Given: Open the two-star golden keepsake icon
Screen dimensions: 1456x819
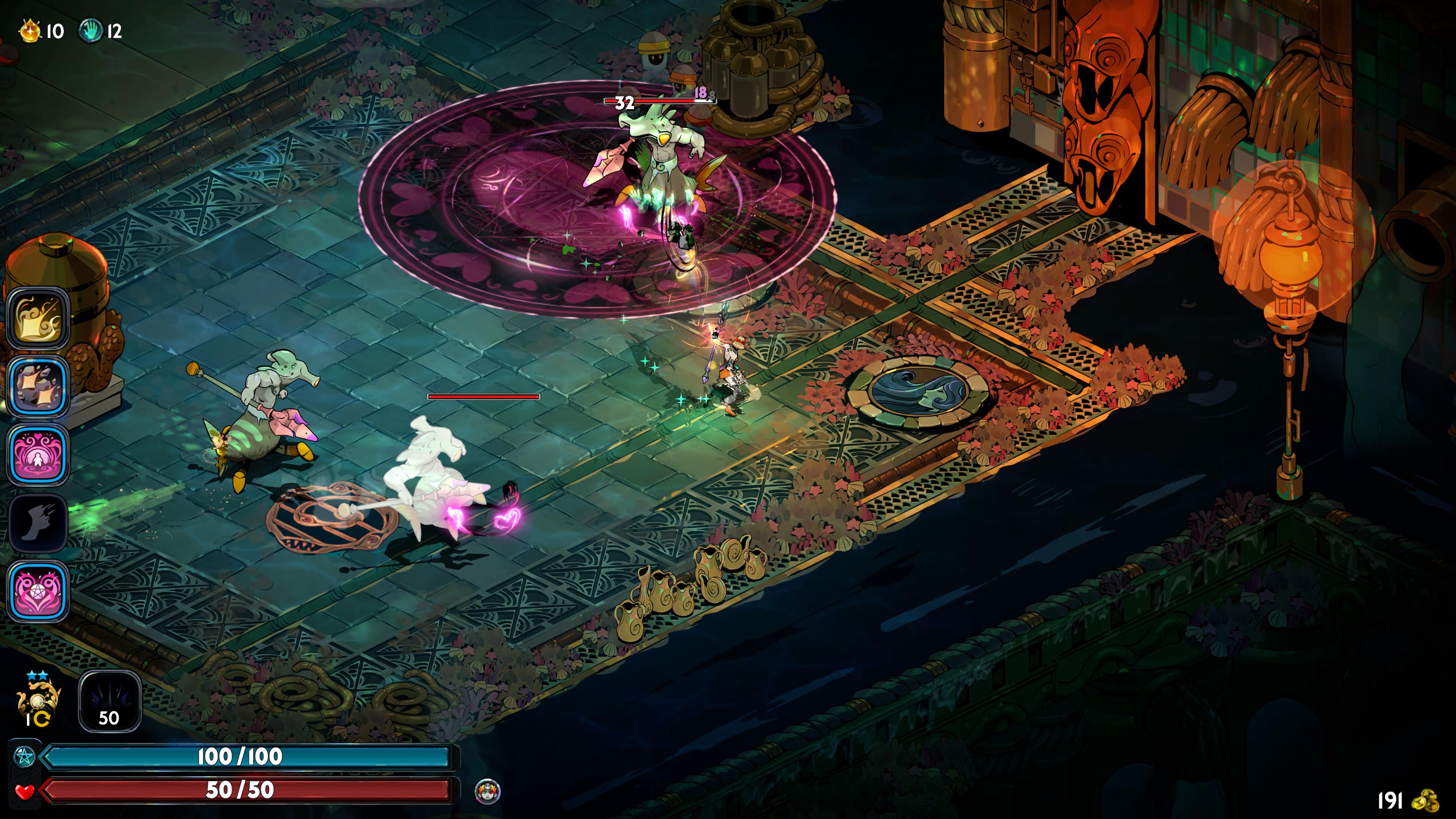Looking at the screenshot, I should pos(38,701).
